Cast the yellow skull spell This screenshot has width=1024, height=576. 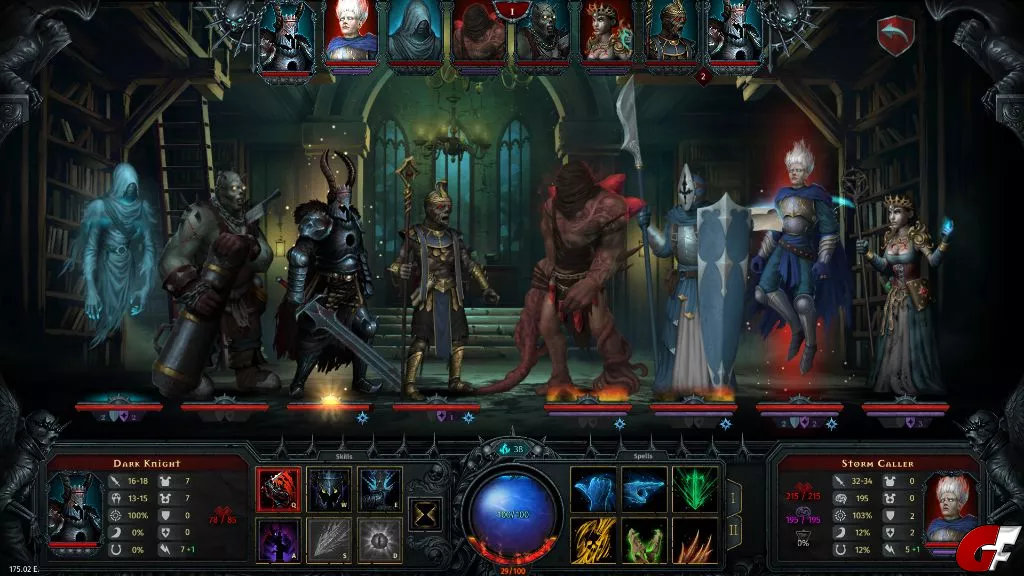[x=593, y=540]
